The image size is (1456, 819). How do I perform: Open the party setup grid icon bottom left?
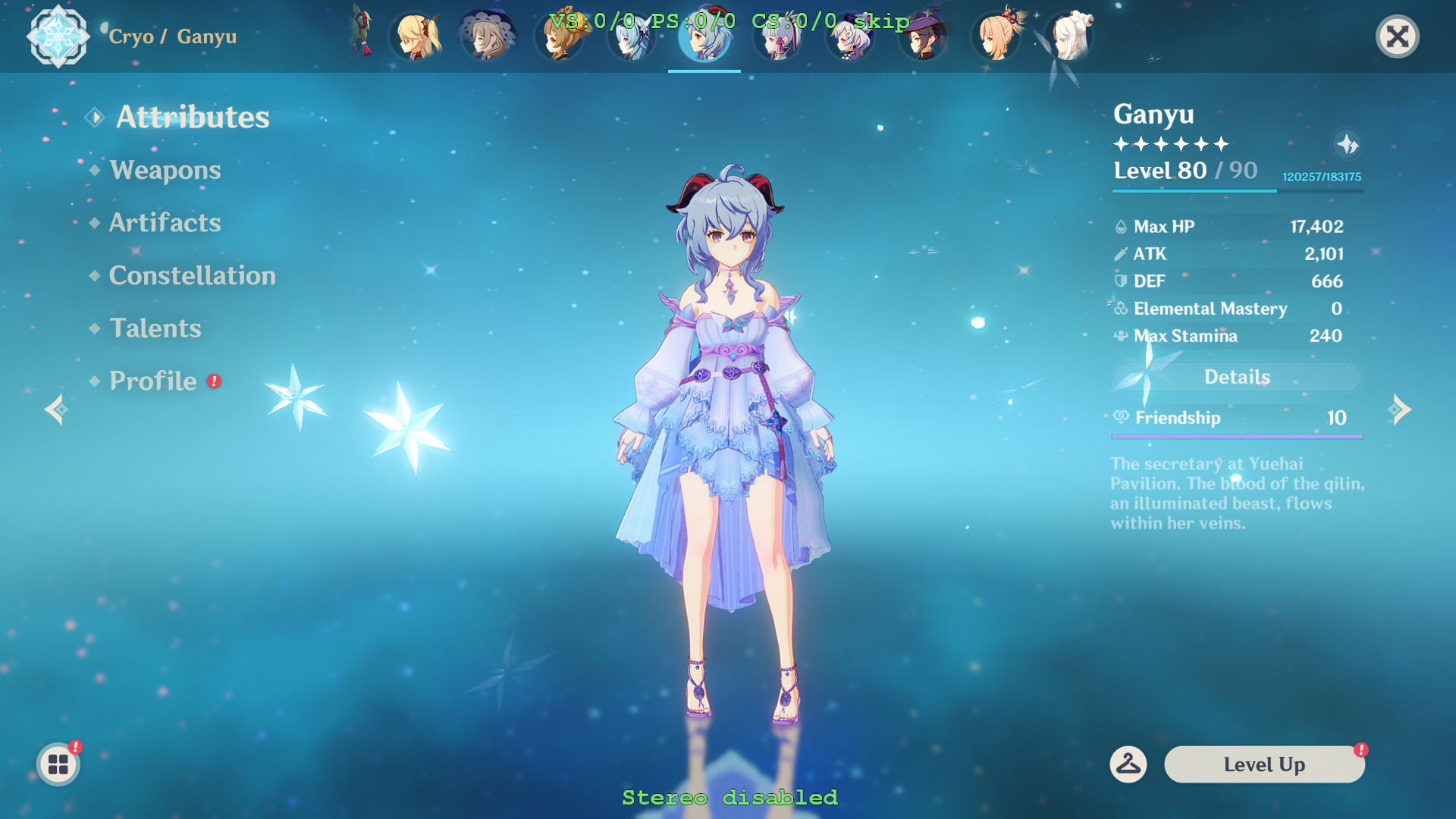coord(57,764)
